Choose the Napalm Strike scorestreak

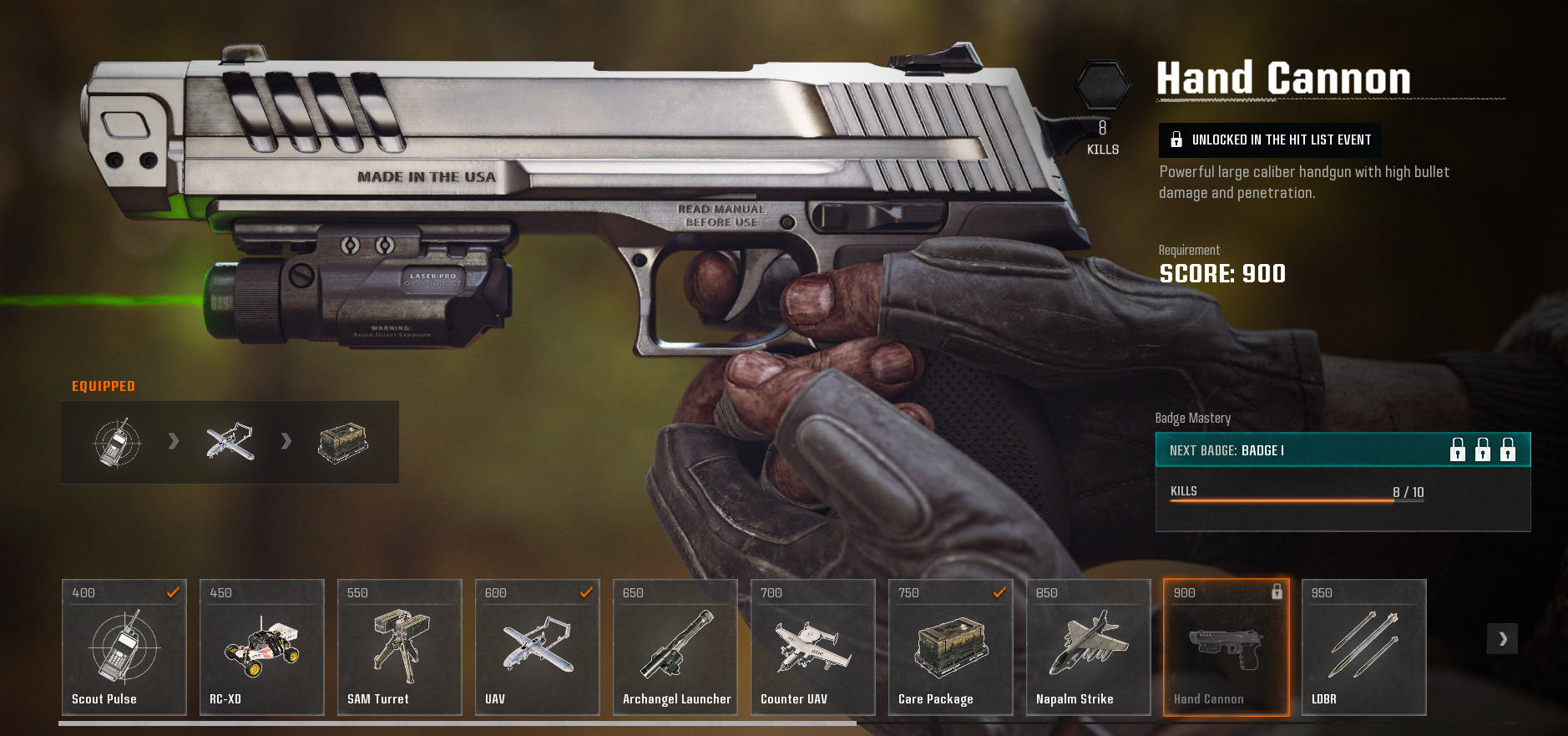pos(1089,647)
